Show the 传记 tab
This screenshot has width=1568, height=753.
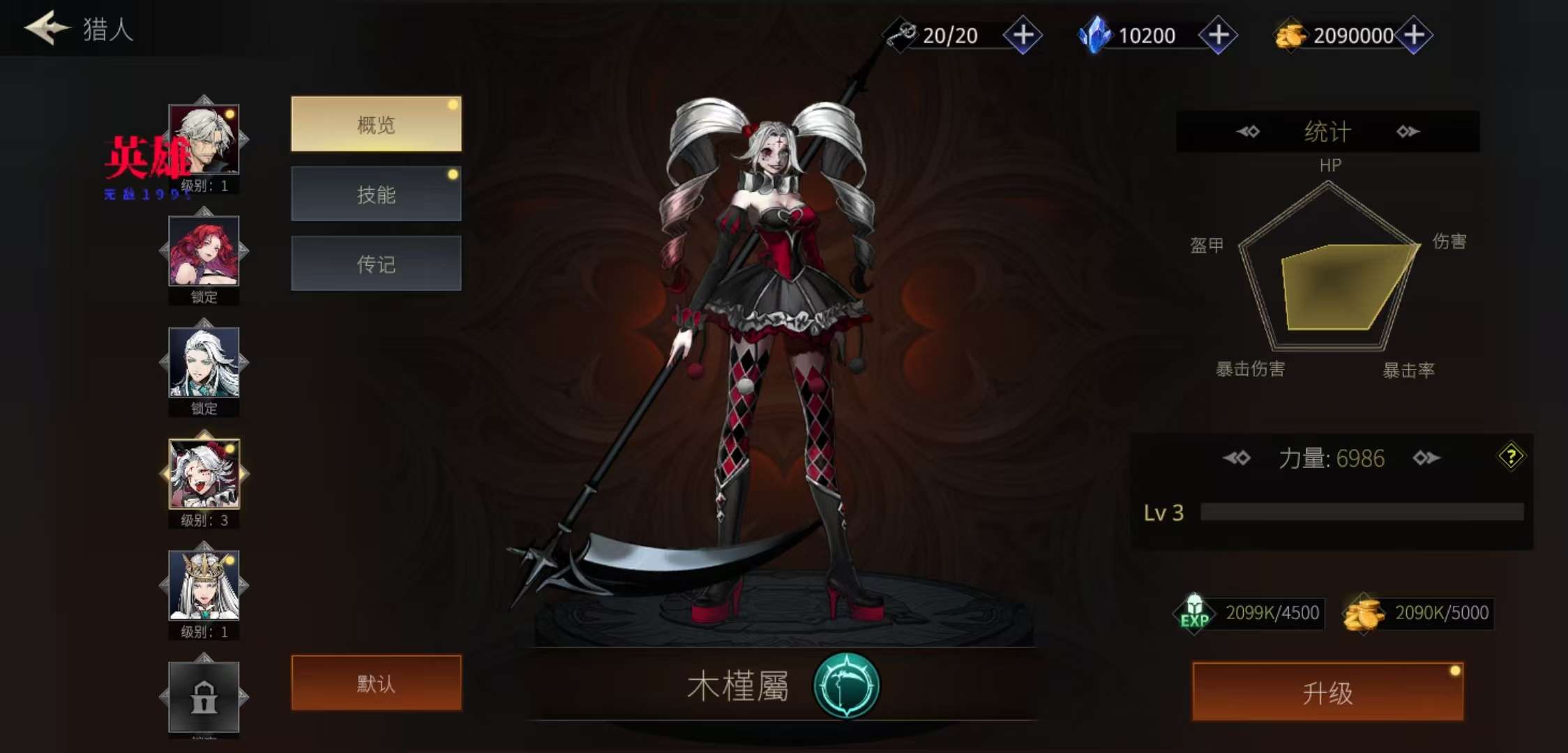pyautogui.click(x=376, y=264)
